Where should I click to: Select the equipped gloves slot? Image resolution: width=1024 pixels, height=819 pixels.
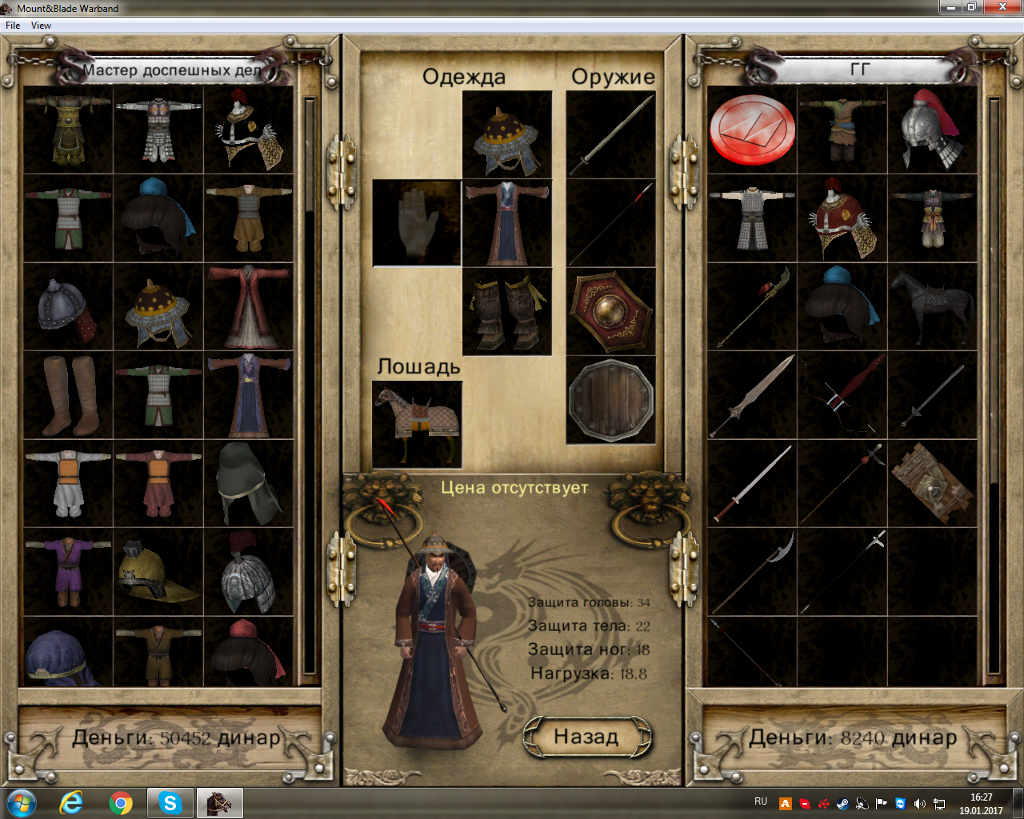coord(417,222)
